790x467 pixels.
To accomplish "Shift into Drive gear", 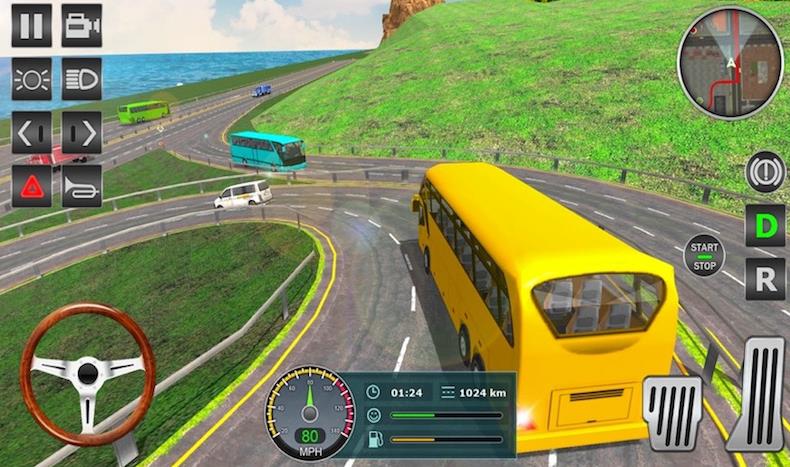I will click(764, 225).
